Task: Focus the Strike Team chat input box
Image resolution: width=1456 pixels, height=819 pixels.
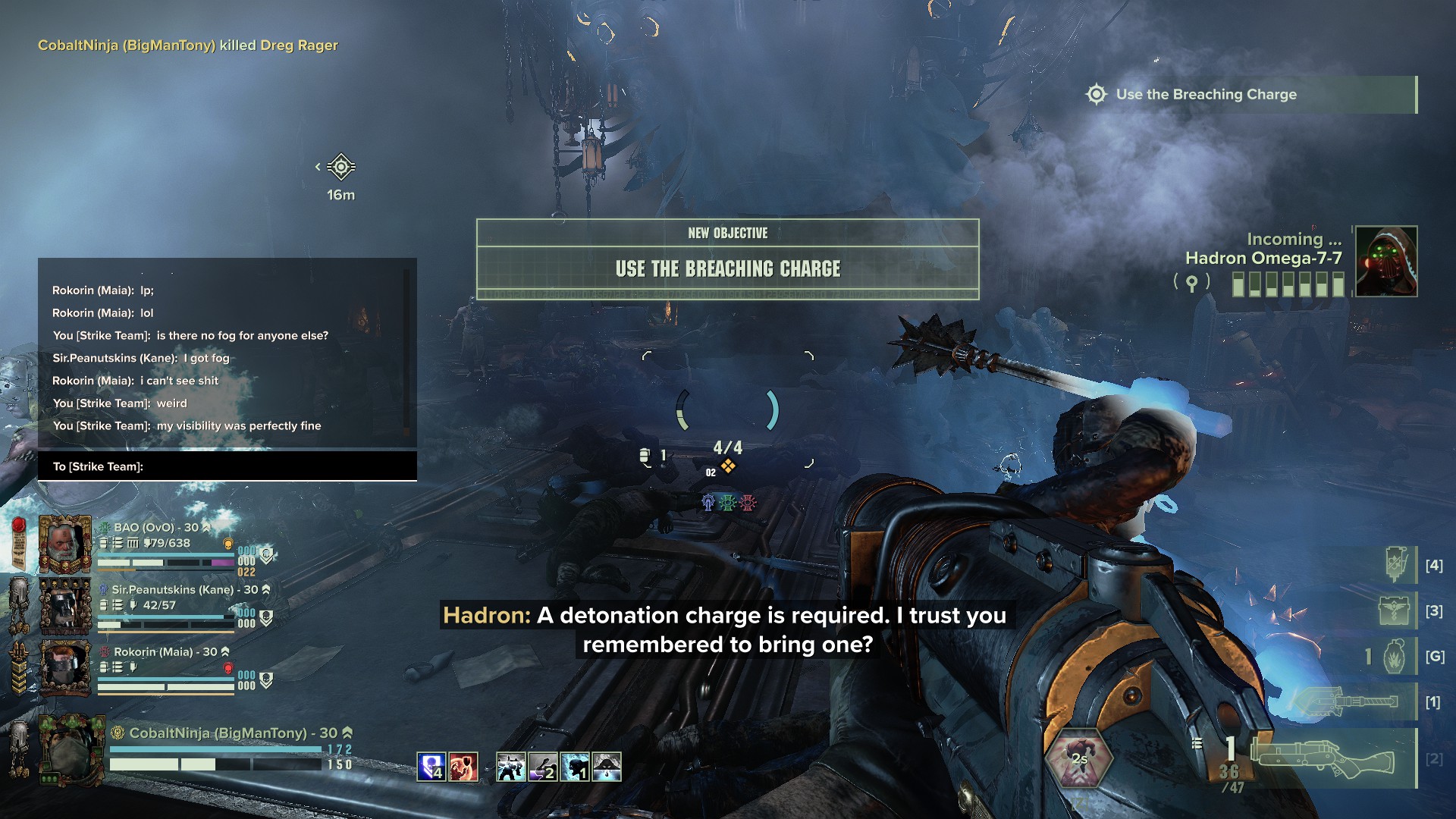Action: tap(227, 466)
